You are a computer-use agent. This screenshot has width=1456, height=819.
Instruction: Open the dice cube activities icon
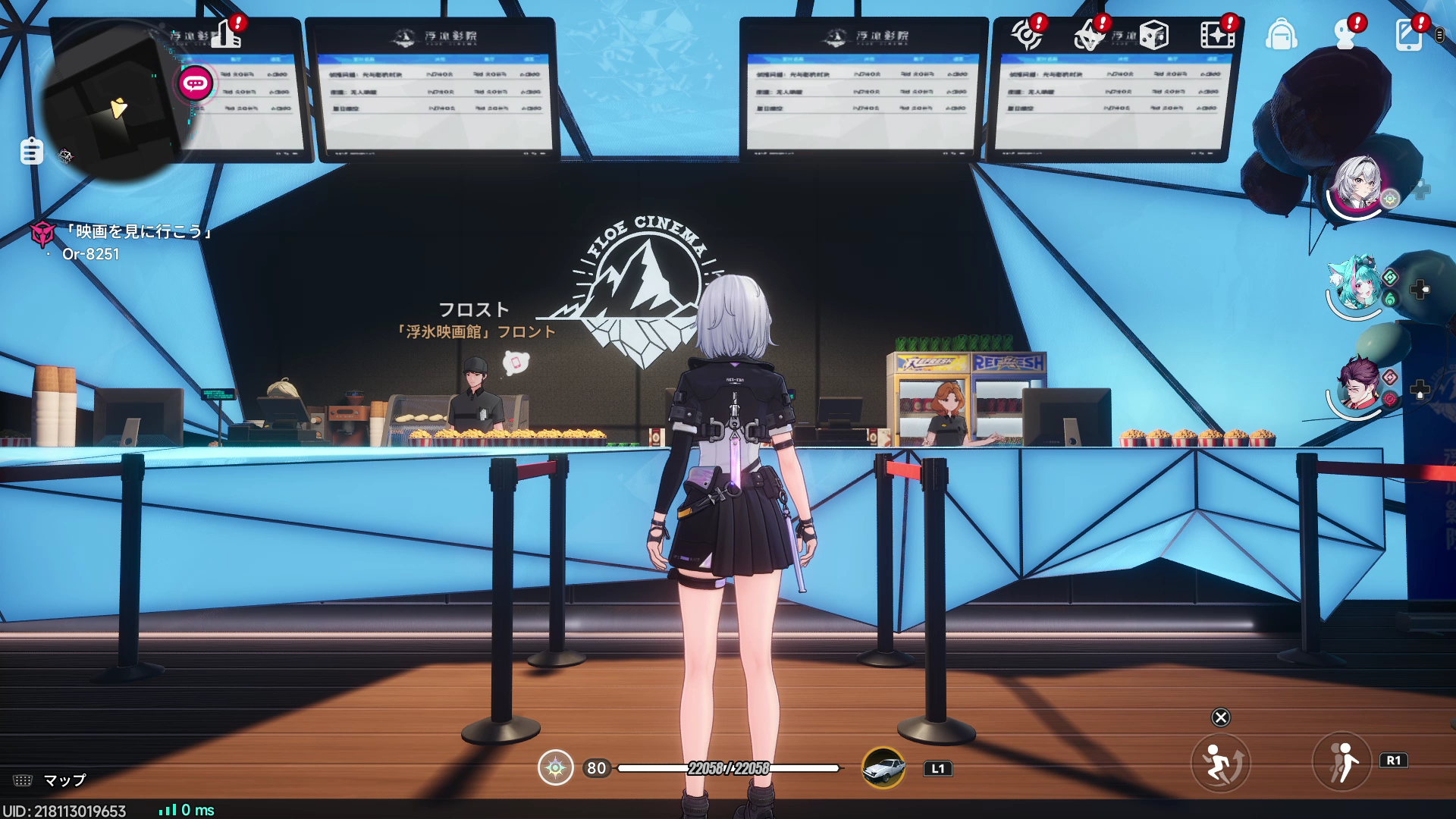1154,34
